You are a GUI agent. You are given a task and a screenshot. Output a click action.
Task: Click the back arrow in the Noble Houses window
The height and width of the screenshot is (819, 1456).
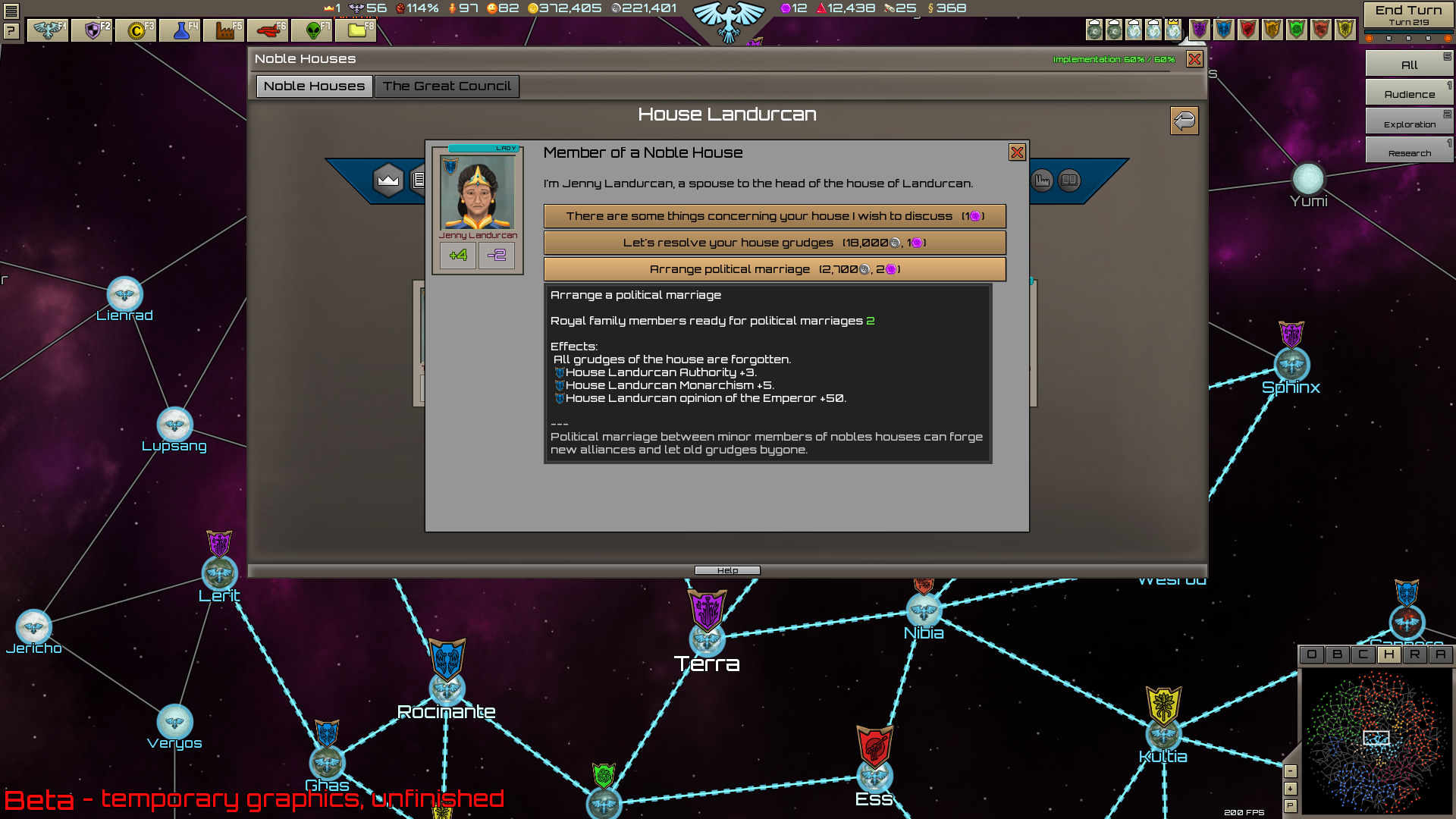1185,121
